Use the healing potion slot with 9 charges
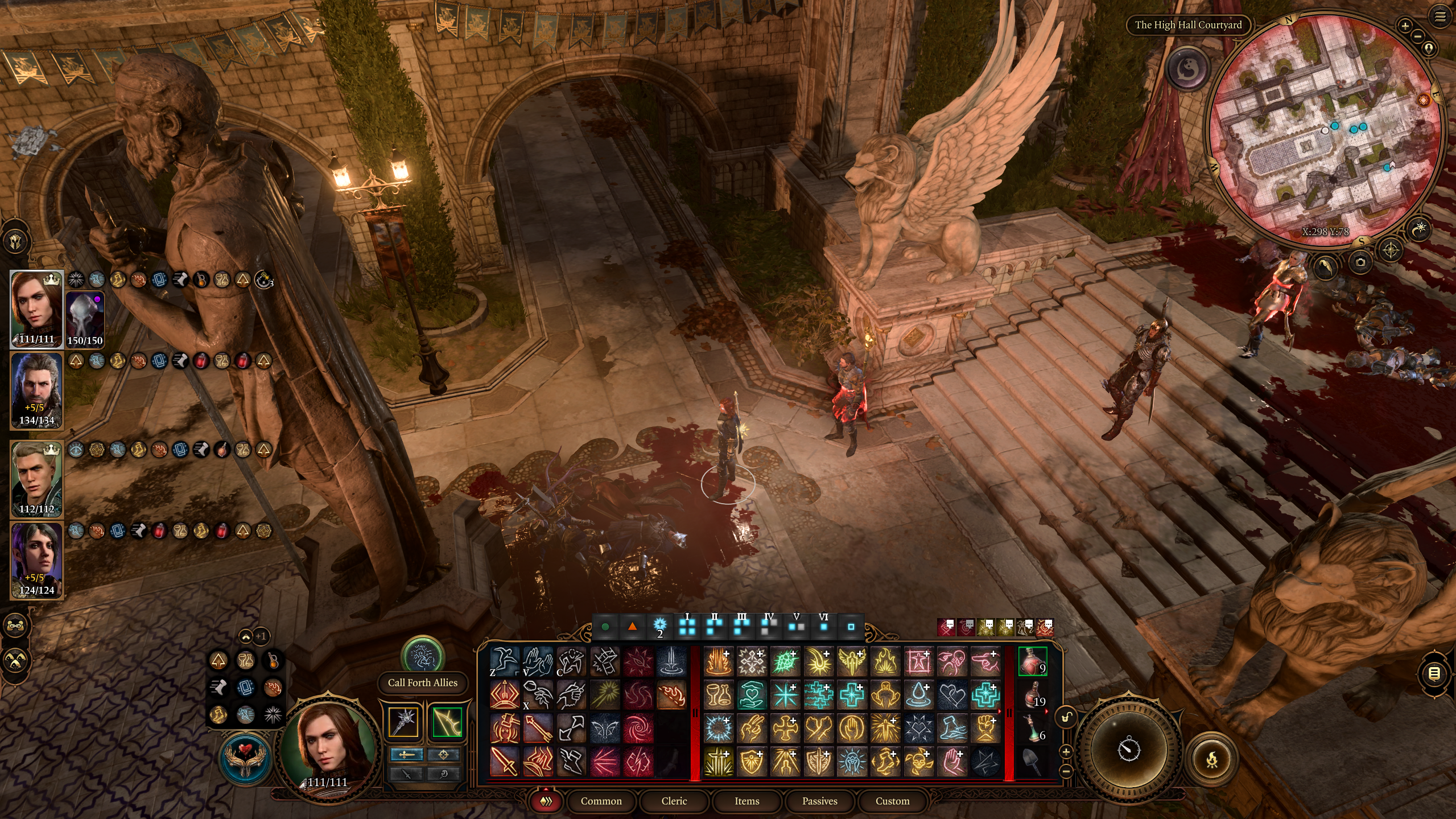This screenshot has height=819, width=1456. [x=1032, y=661]
